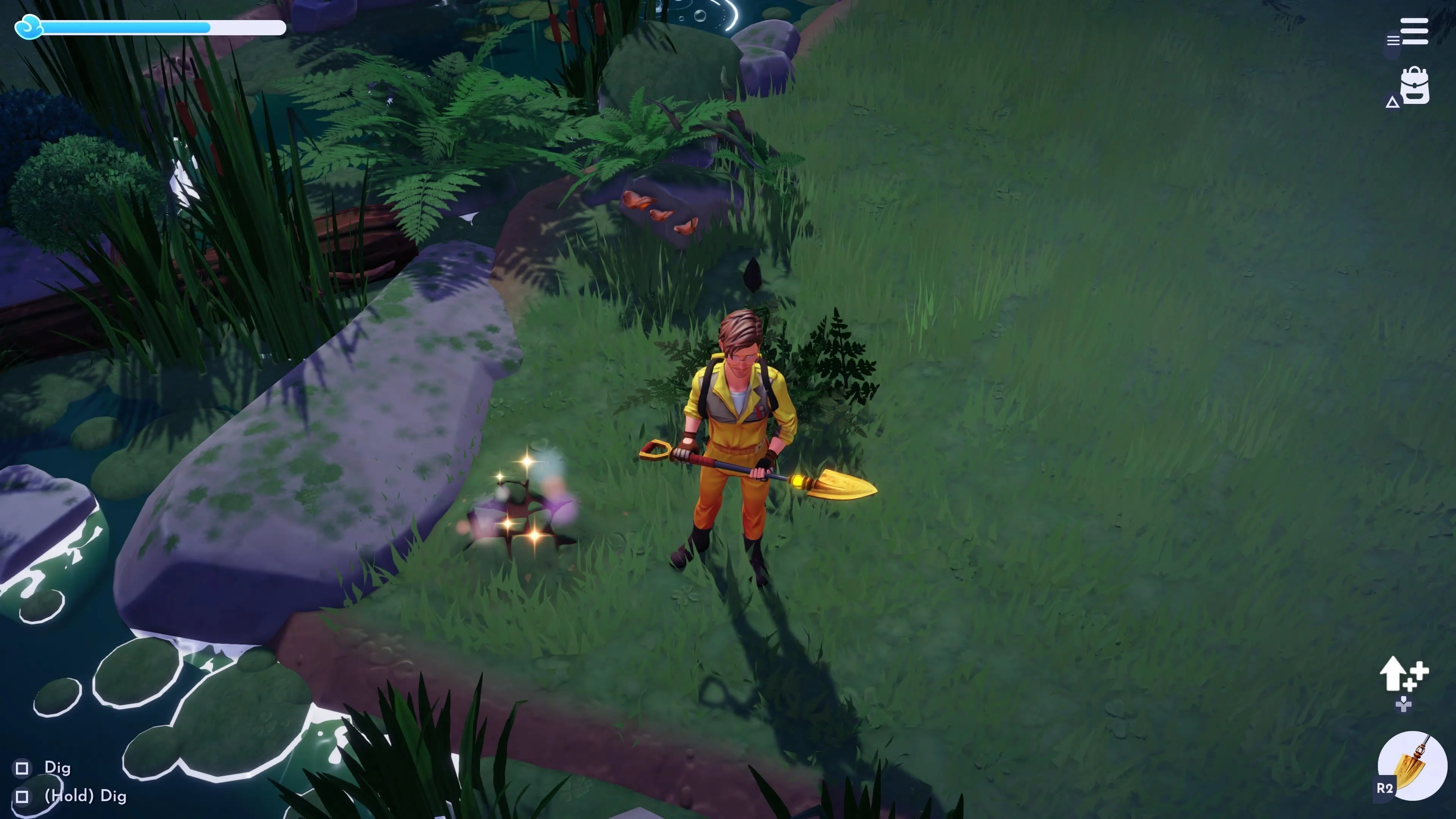Select the Dig action label
This screenshot has width=1456, height=819.
coord(58,768)
